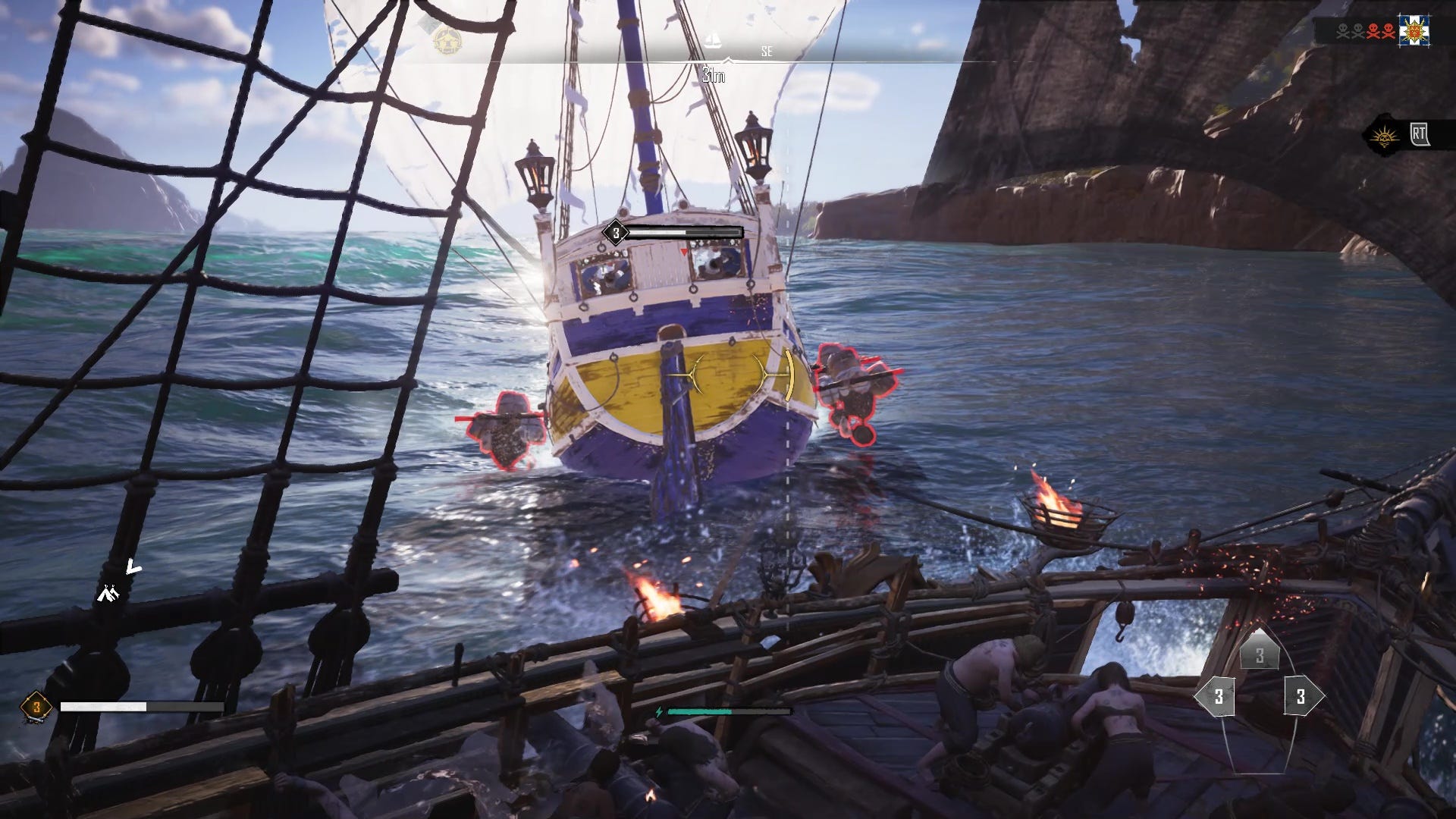Select the bow weapon slot
This screenshot has width=1456, height=819.
(x=1260, y=656)
